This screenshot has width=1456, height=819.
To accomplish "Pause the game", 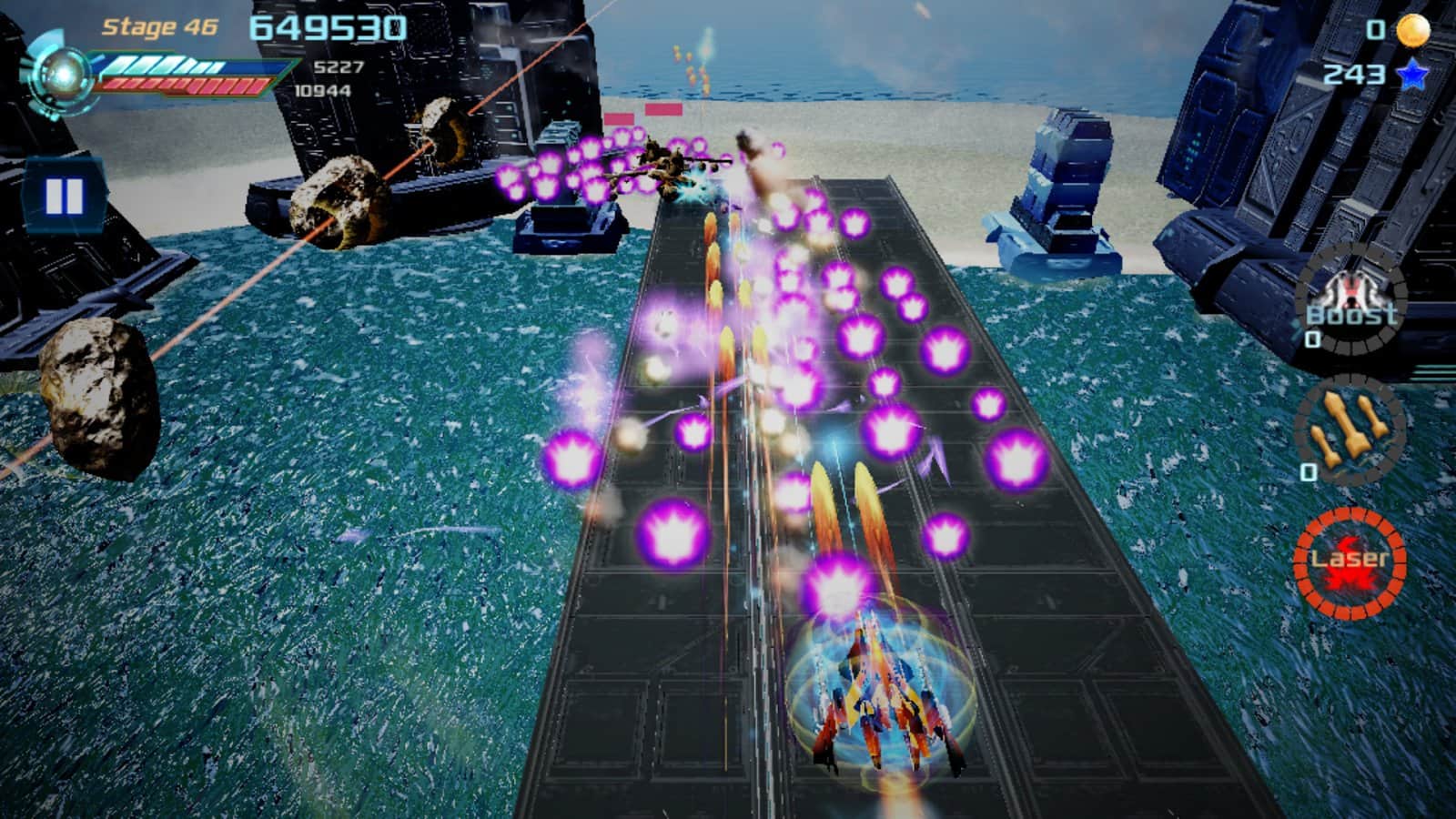I will coord(64,196).
